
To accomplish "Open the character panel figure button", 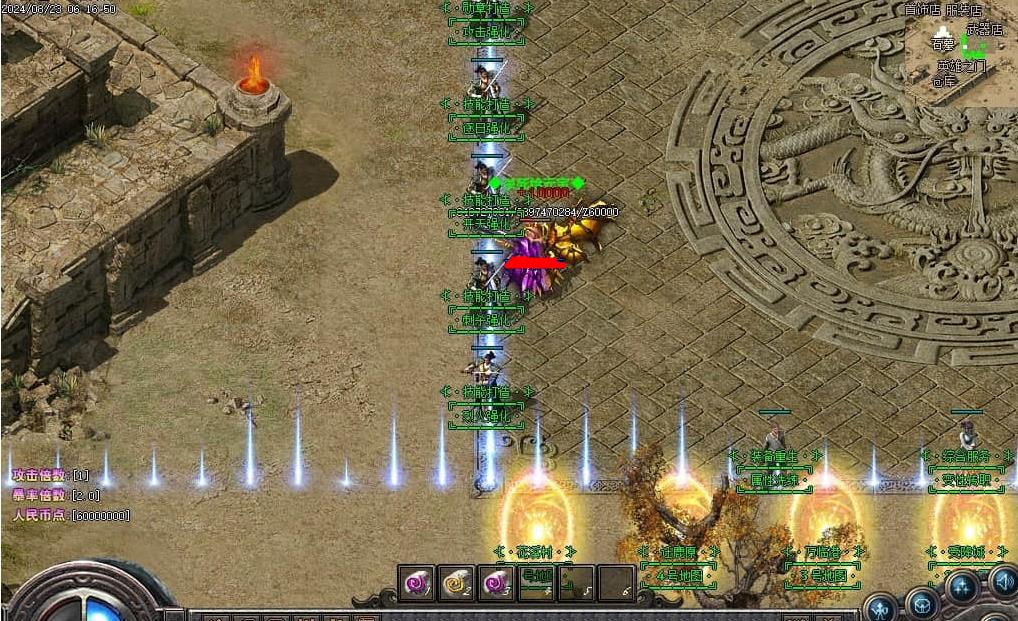I will [880, 608].
